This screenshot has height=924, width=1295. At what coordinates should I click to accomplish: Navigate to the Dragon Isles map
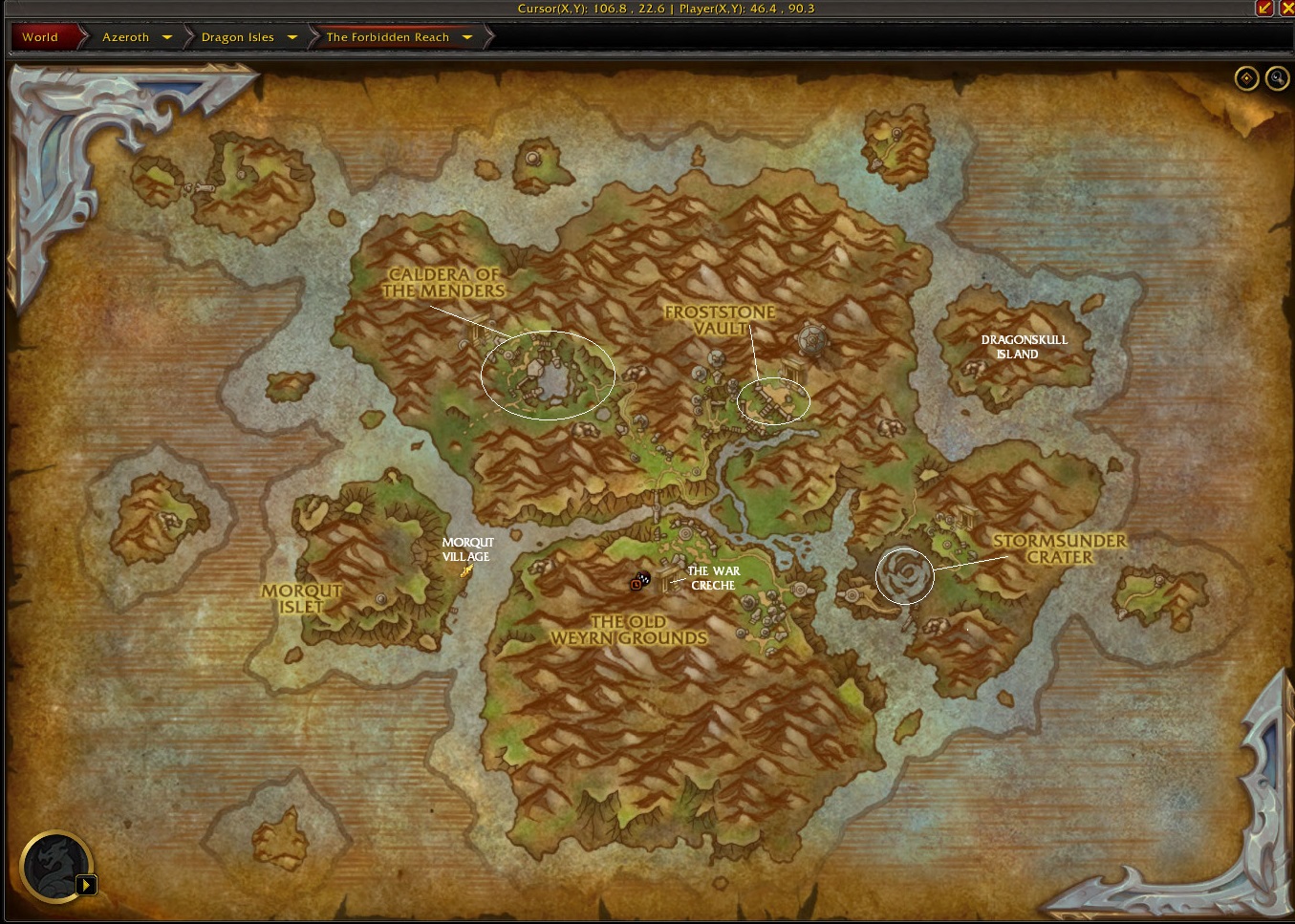coord(237,37)
